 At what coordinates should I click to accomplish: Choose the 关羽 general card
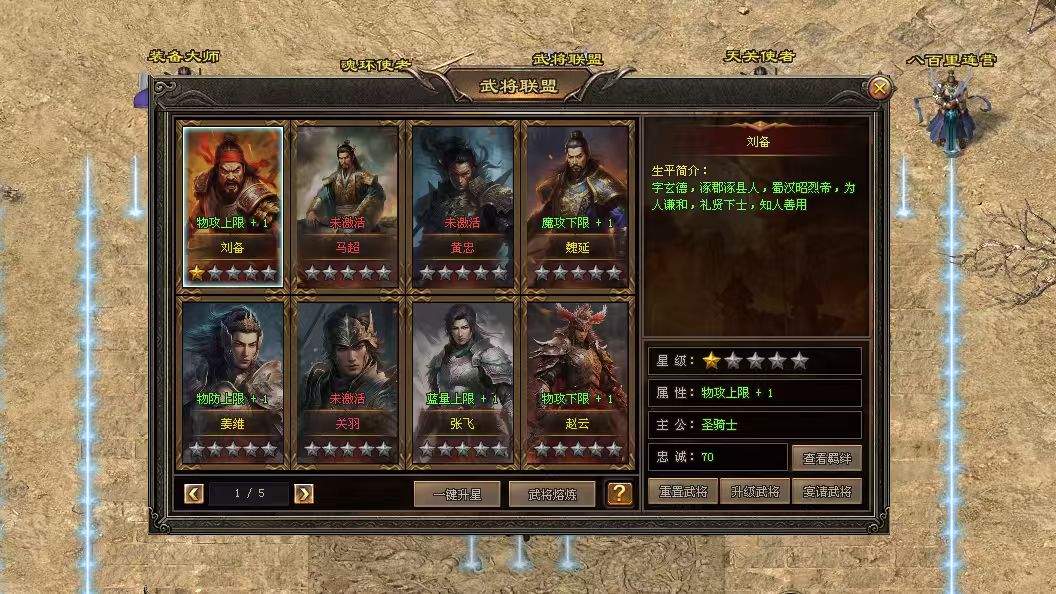tap(347, 382)
